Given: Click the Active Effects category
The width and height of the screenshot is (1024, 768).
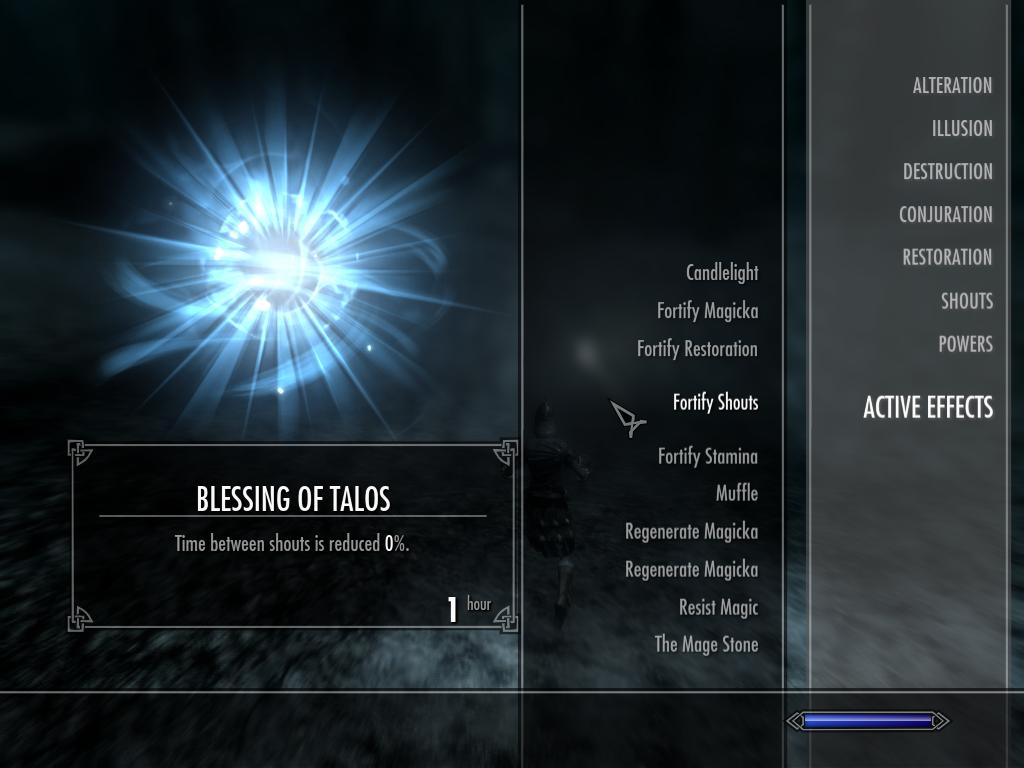Looking at the screenshot, I should pyautogui.click(x=928, y=408).
